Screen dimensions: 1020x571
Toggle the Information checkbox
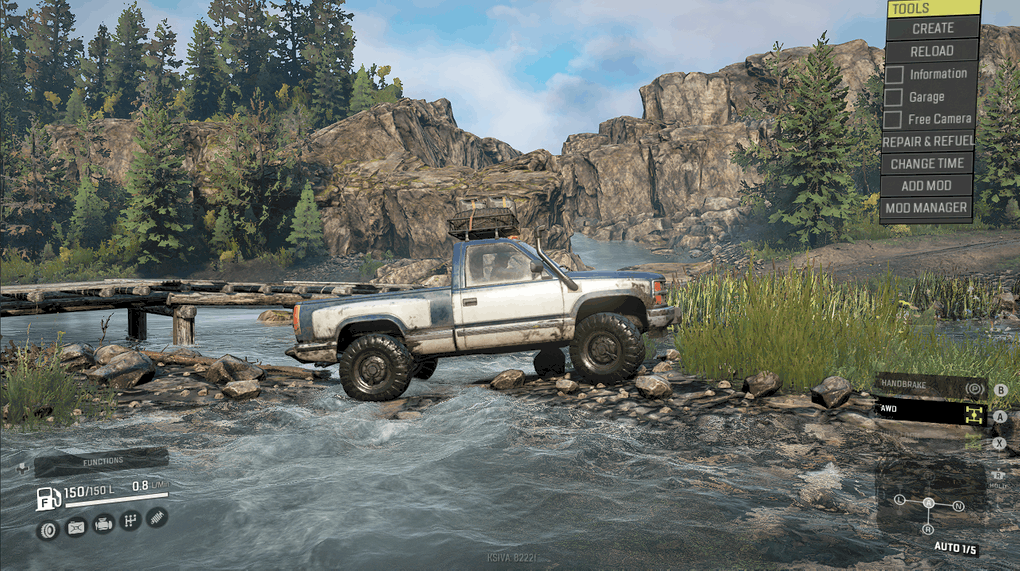(894, 74)
